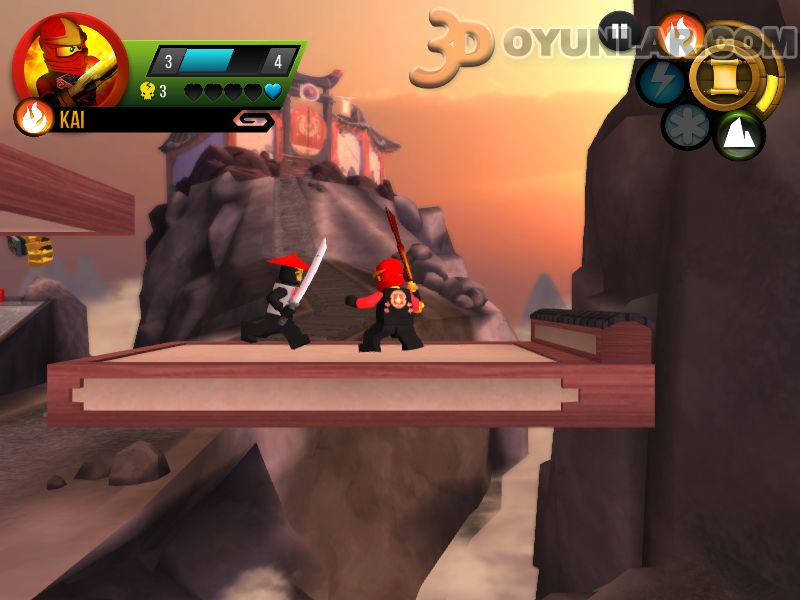Click Kai's character portrait
This screenshot has width=801, height=600.
[69, 61]
